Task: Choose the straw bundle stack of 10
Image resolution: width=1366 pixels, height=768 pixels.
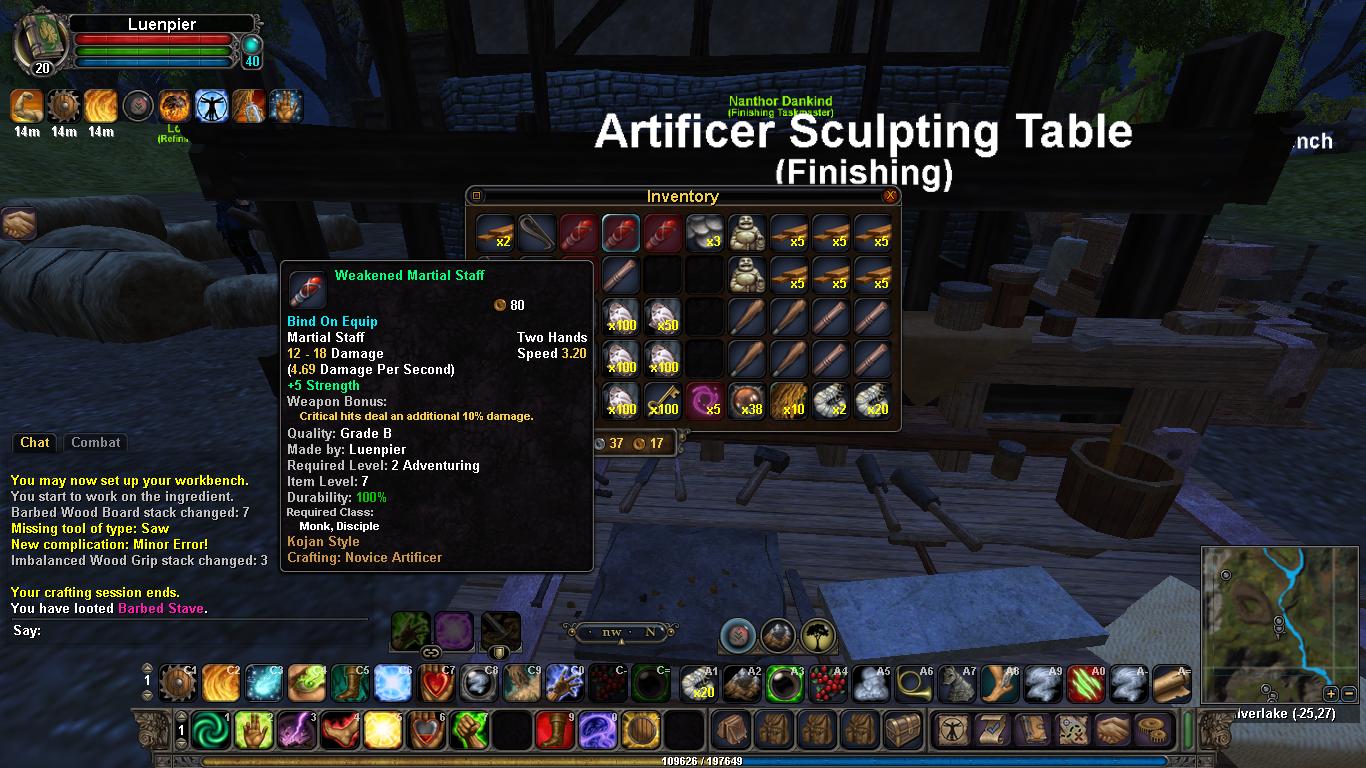Action: coord(788,401)
